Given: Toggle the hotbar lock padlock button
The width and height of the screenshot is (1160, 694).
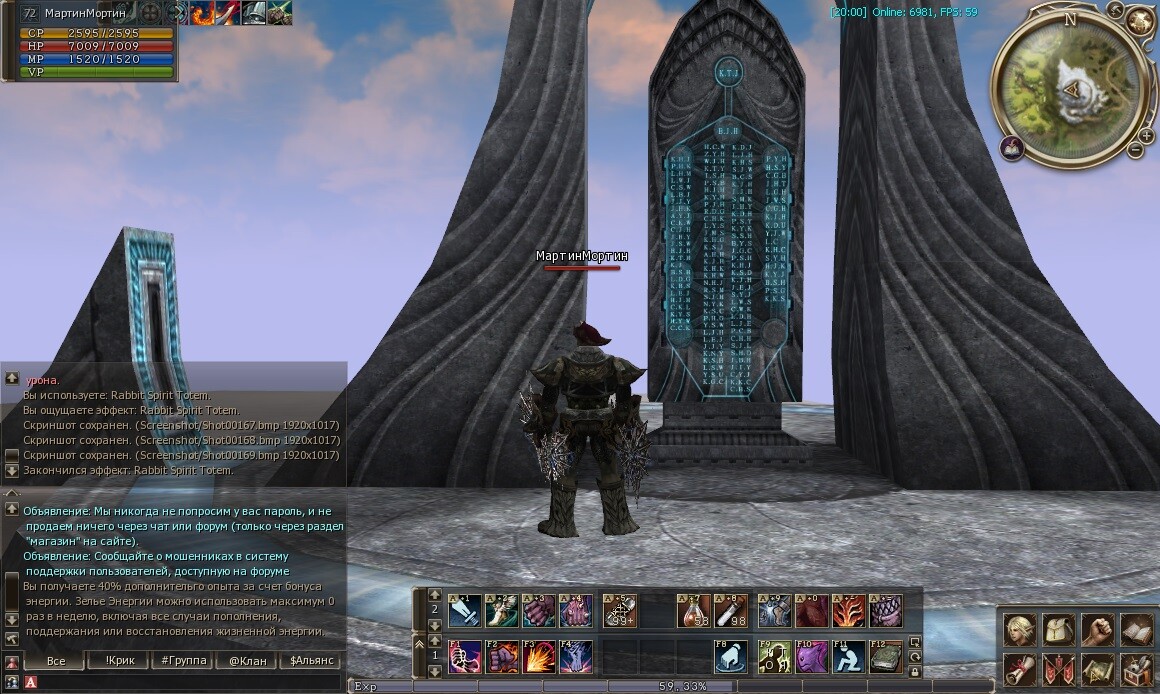Looking at the screenshot, I should (x=915, y=673).
